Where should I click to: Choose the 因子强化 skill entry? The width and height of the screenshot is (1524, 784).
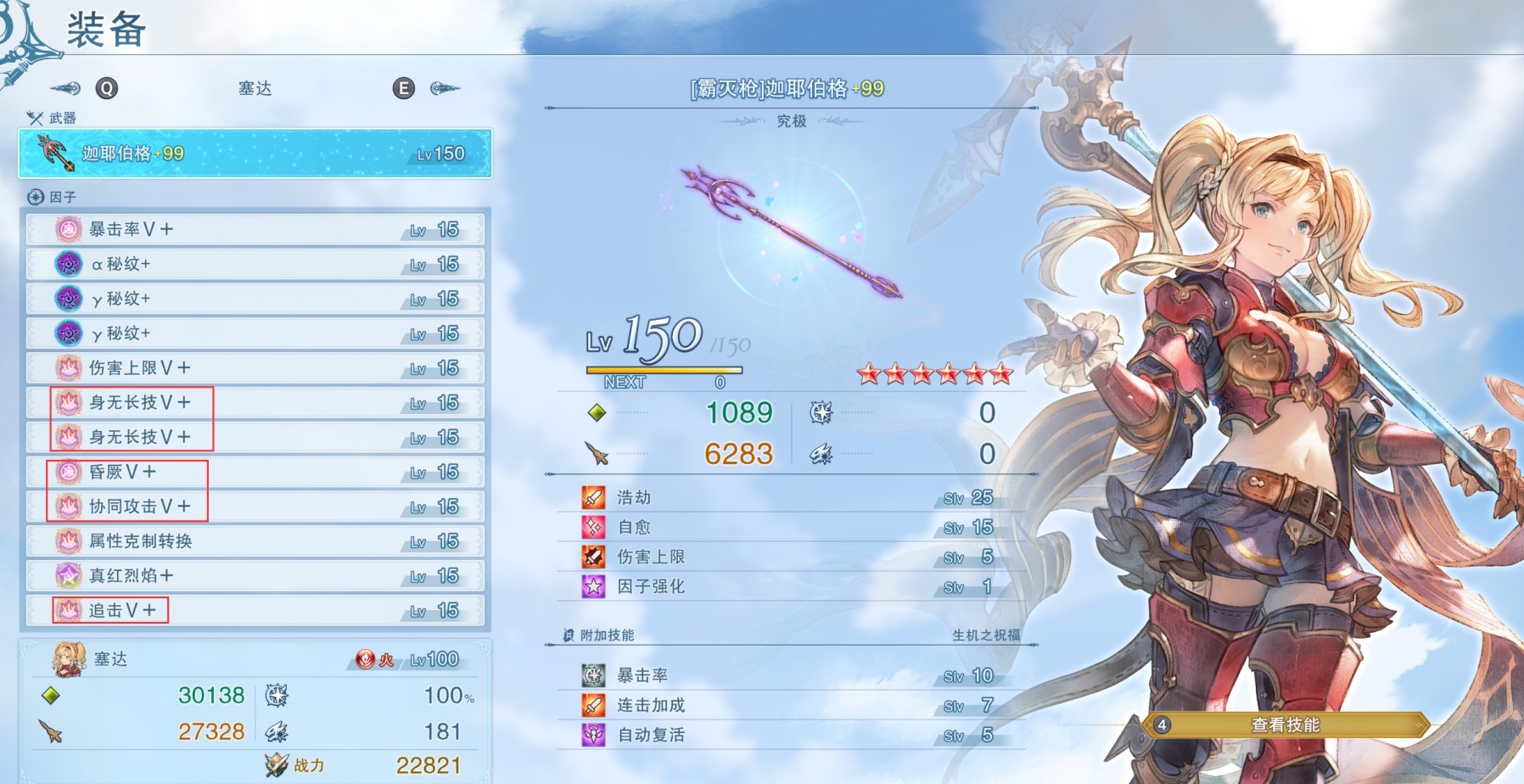pos(789,586)
